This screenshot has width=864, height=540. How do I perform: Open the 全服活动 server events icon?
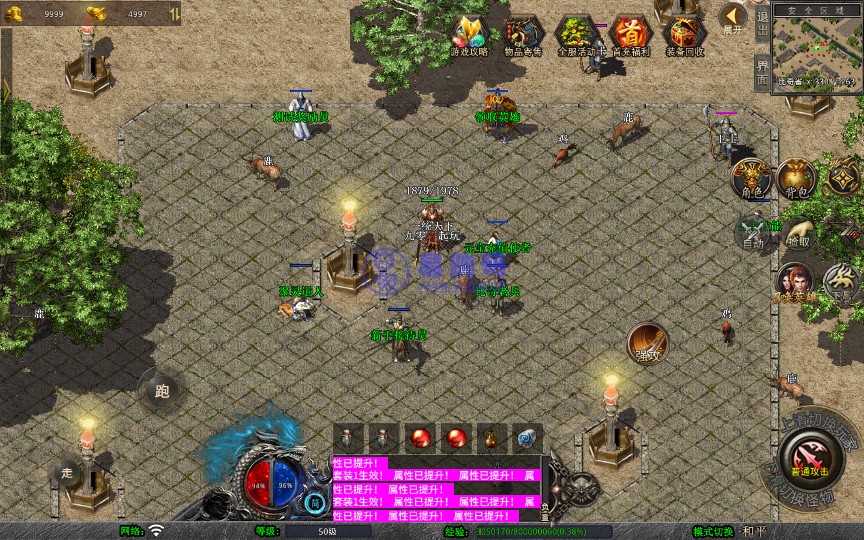pos(576,35)
